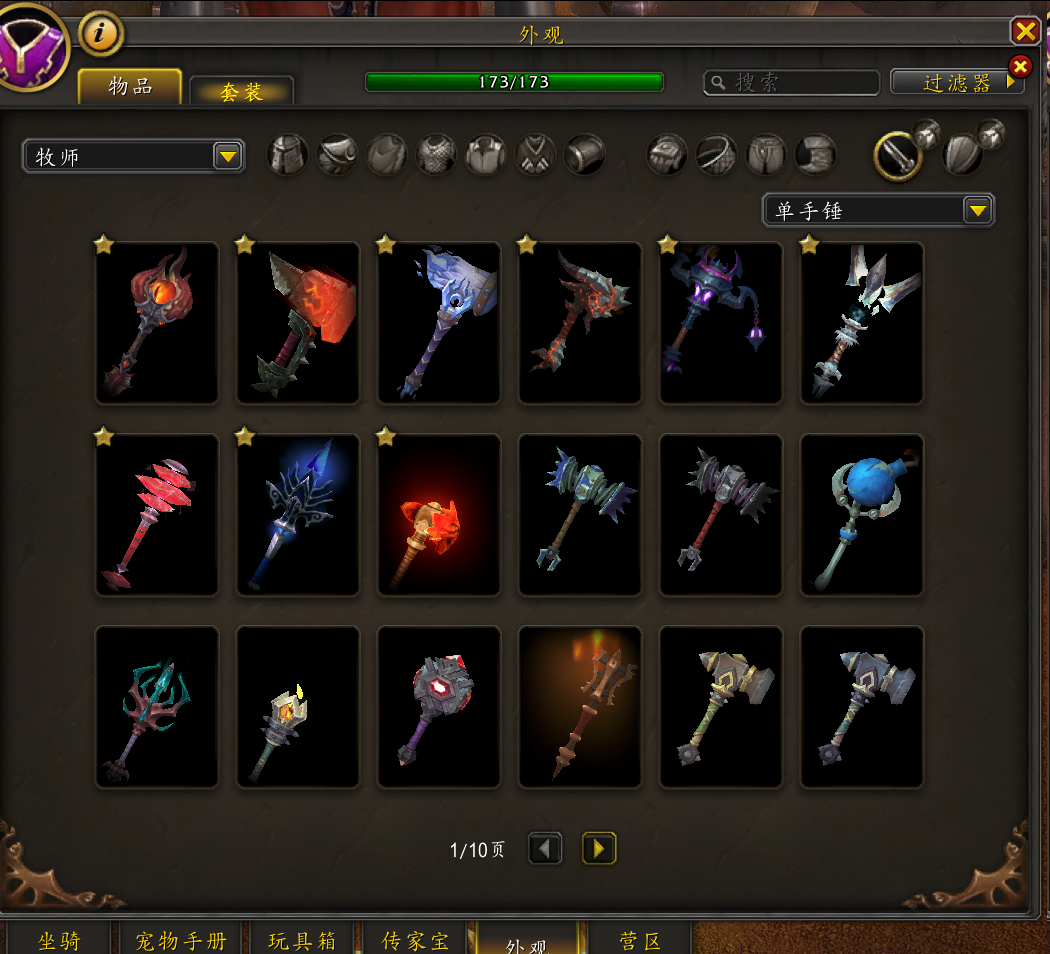Open the 过滤器 filter menu
1050x954 pixels.
click(957, 83)
